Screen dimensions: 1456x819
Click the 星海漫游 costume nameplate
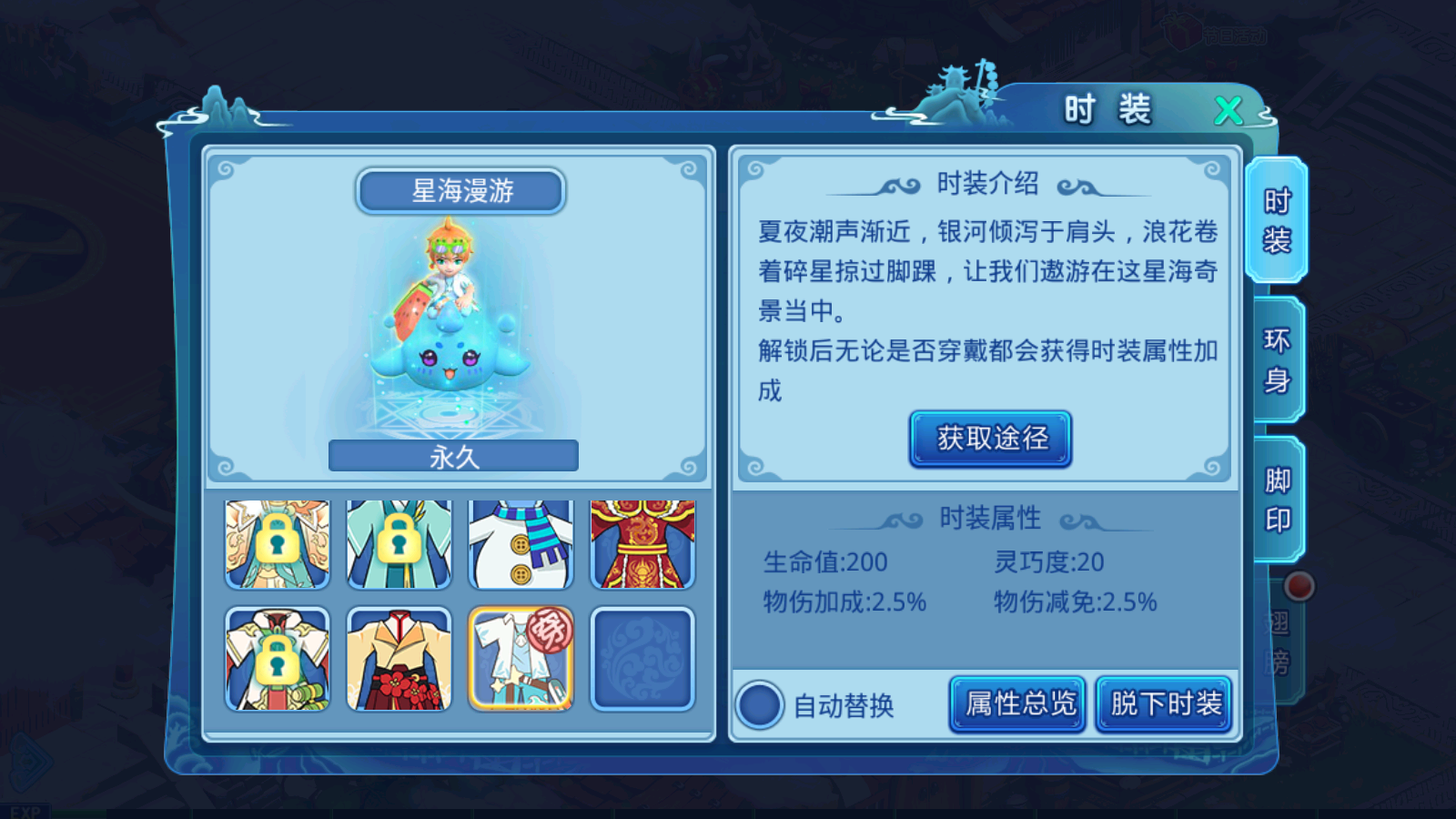point(460,190)
